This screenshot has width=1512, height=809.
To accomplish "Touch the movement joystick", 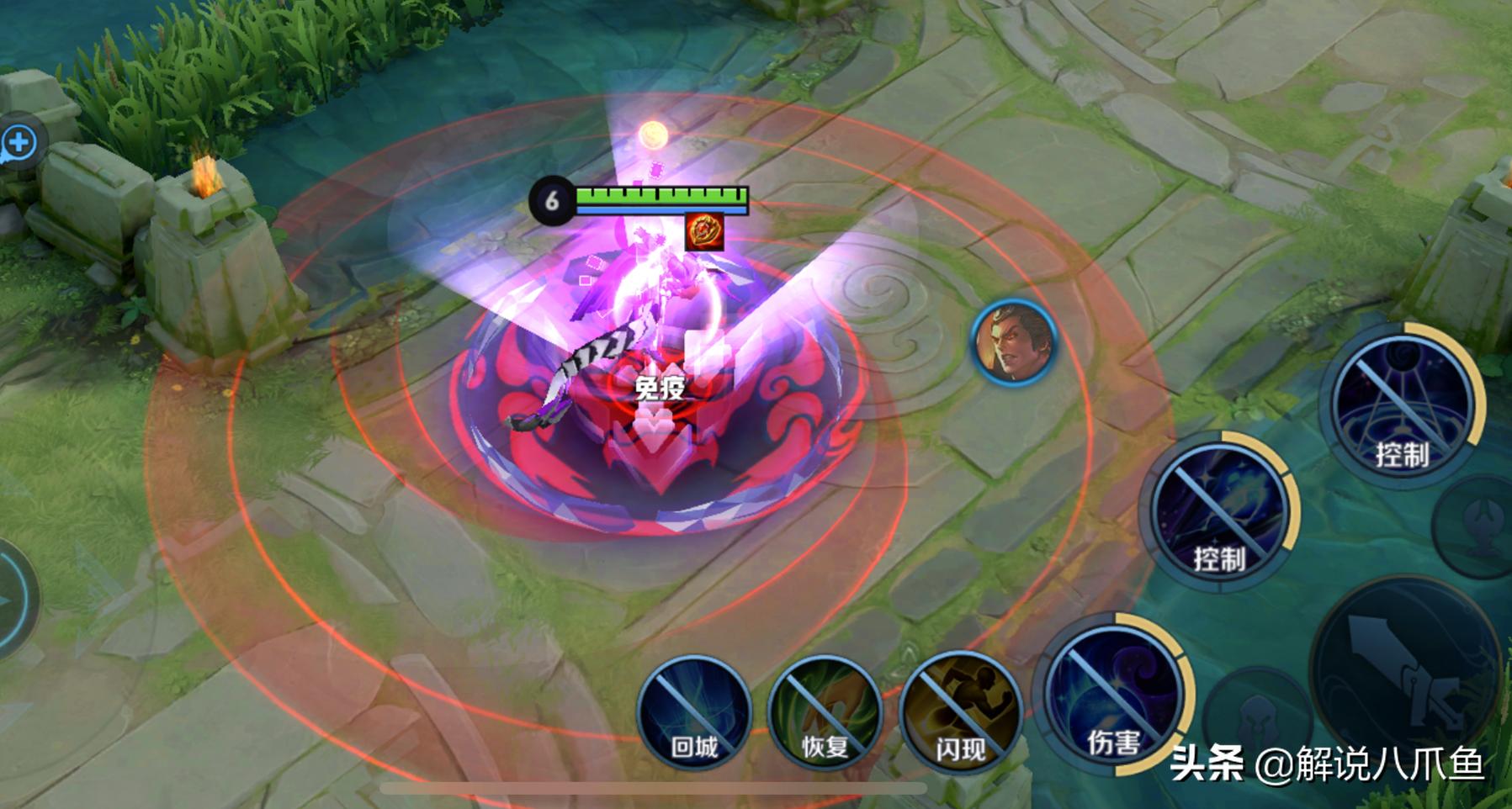I will pyautogui.click(x=8, y=599).
